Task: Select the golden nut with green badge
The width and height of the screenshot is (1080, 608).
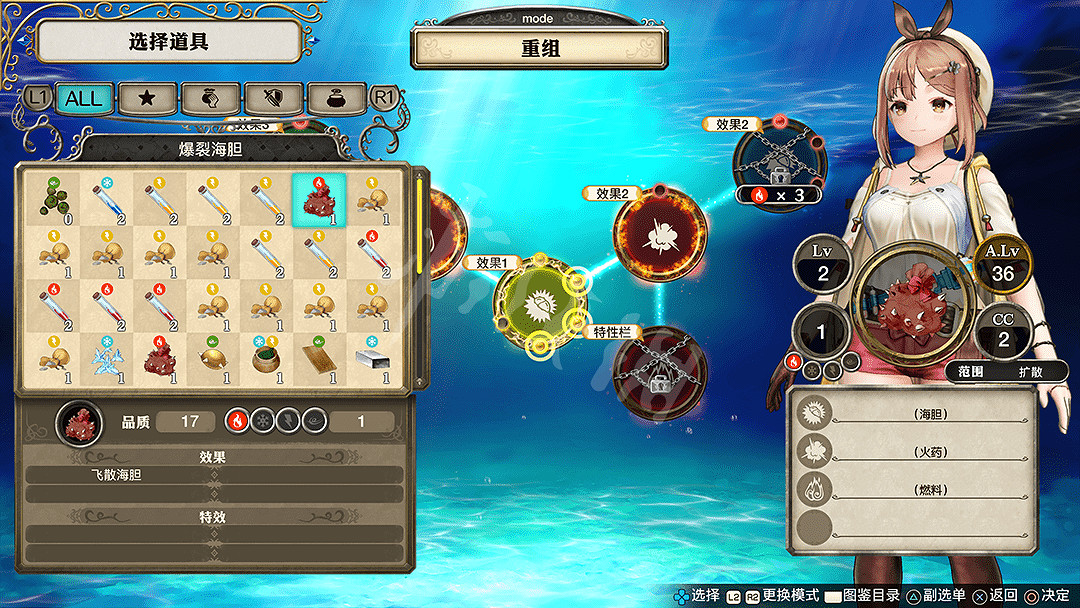Action: [x=211, y=359]
